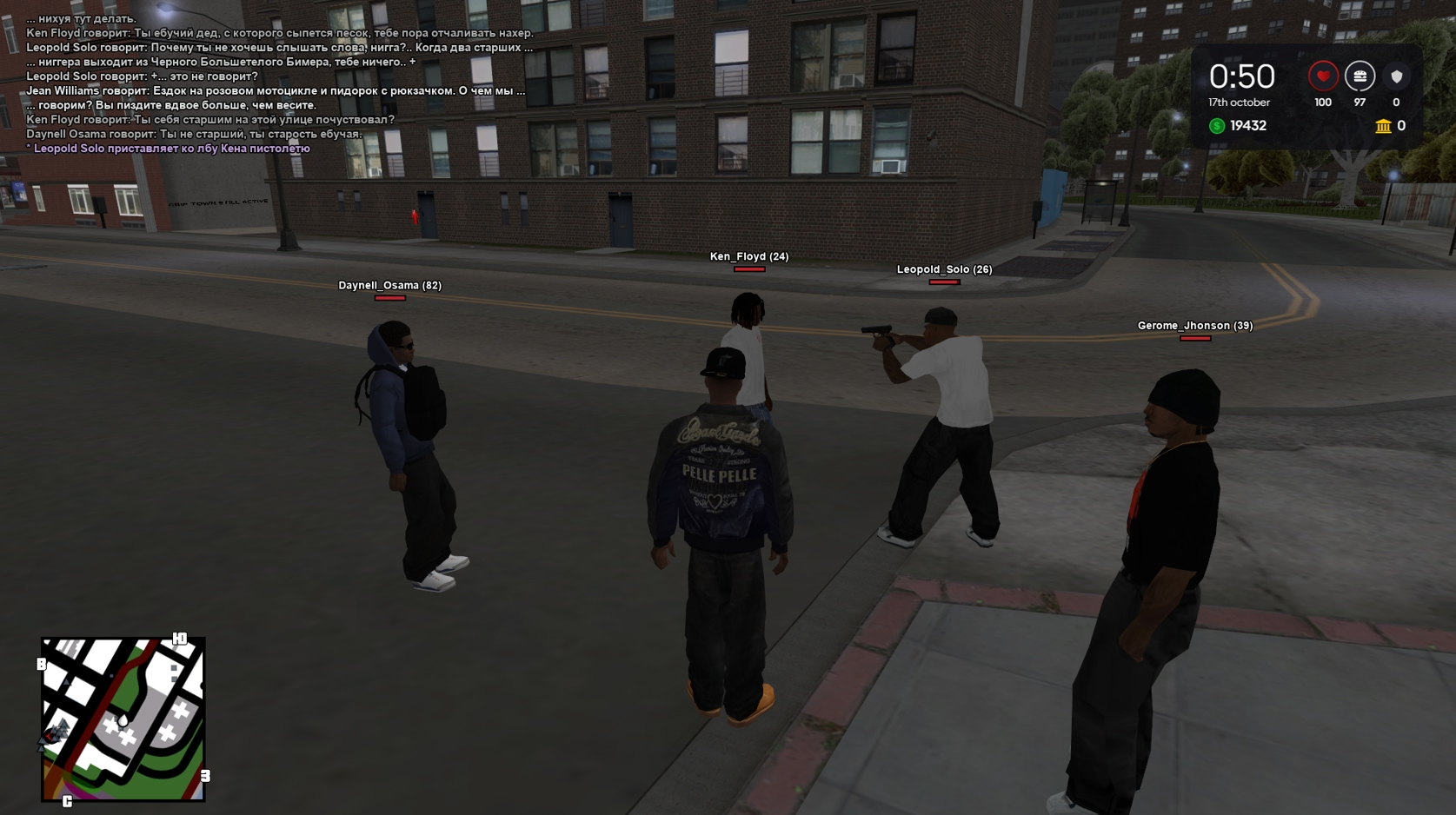Open the minimap

[x=123, y=719]
